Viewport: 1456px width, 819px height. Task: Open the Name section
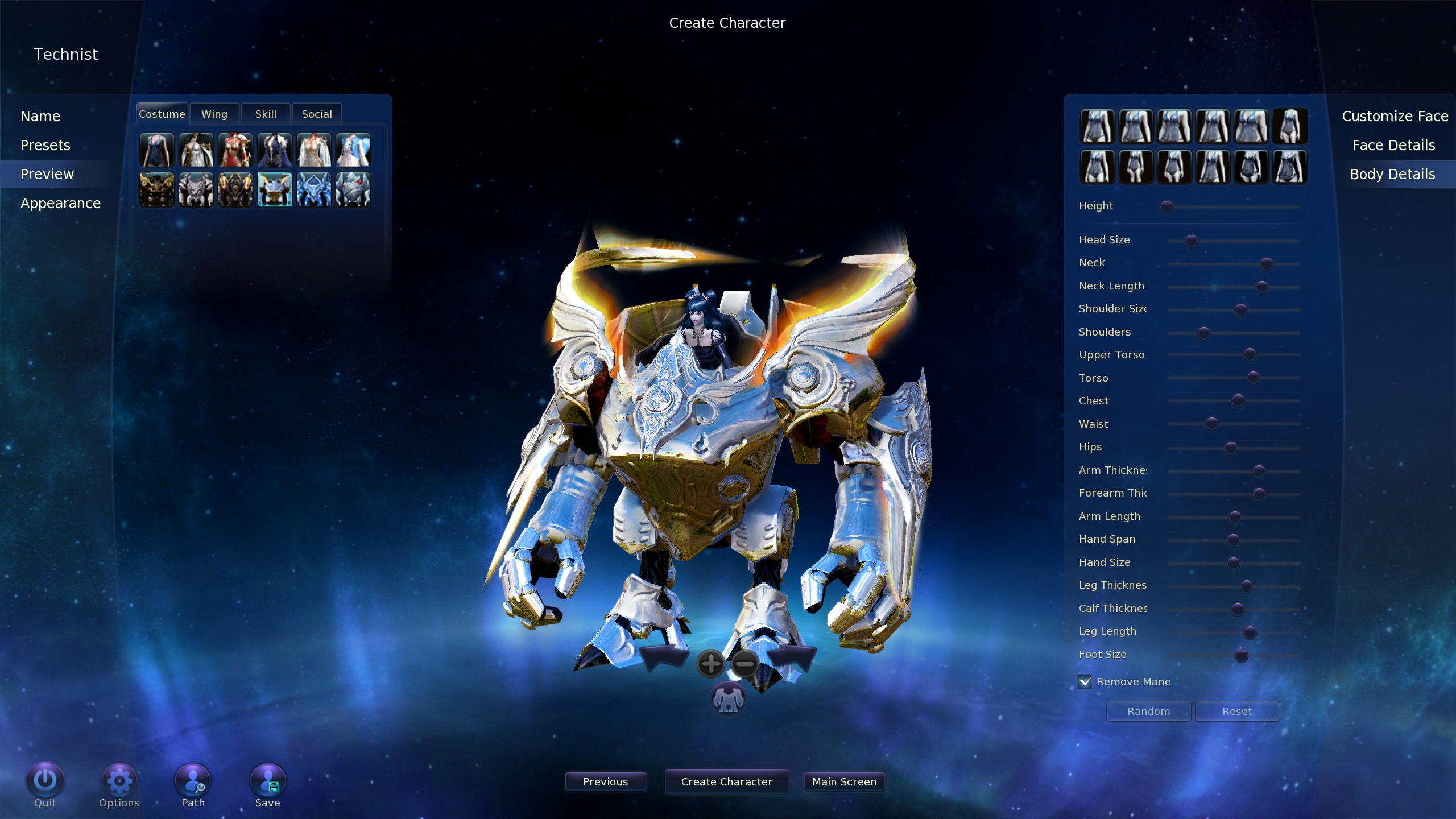40,116
